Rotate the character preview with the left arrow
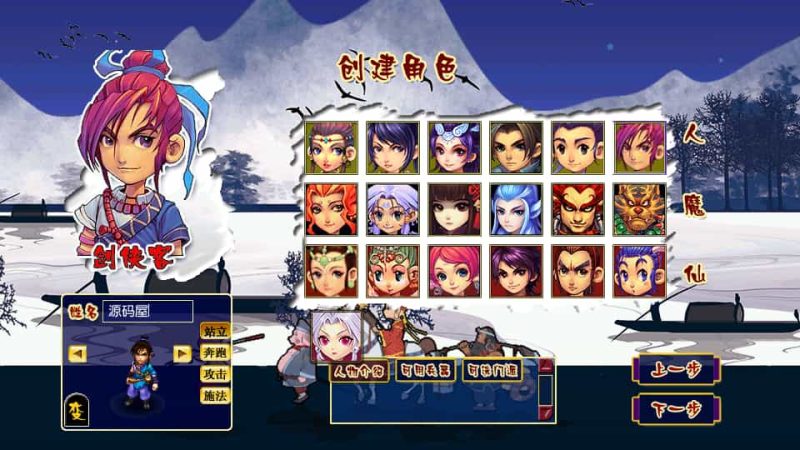The width and height of the screenshot is (800, 450). (78, 353)
